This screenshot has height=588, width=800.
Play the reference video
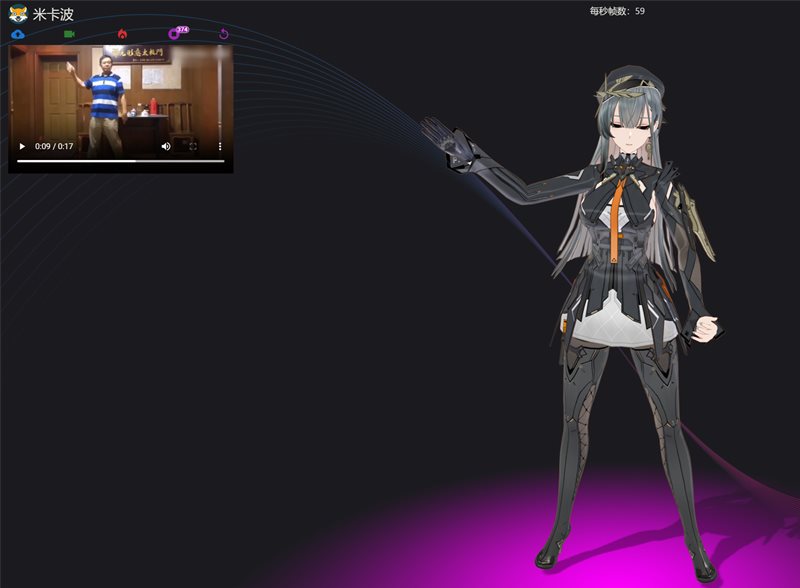point(22,146)
